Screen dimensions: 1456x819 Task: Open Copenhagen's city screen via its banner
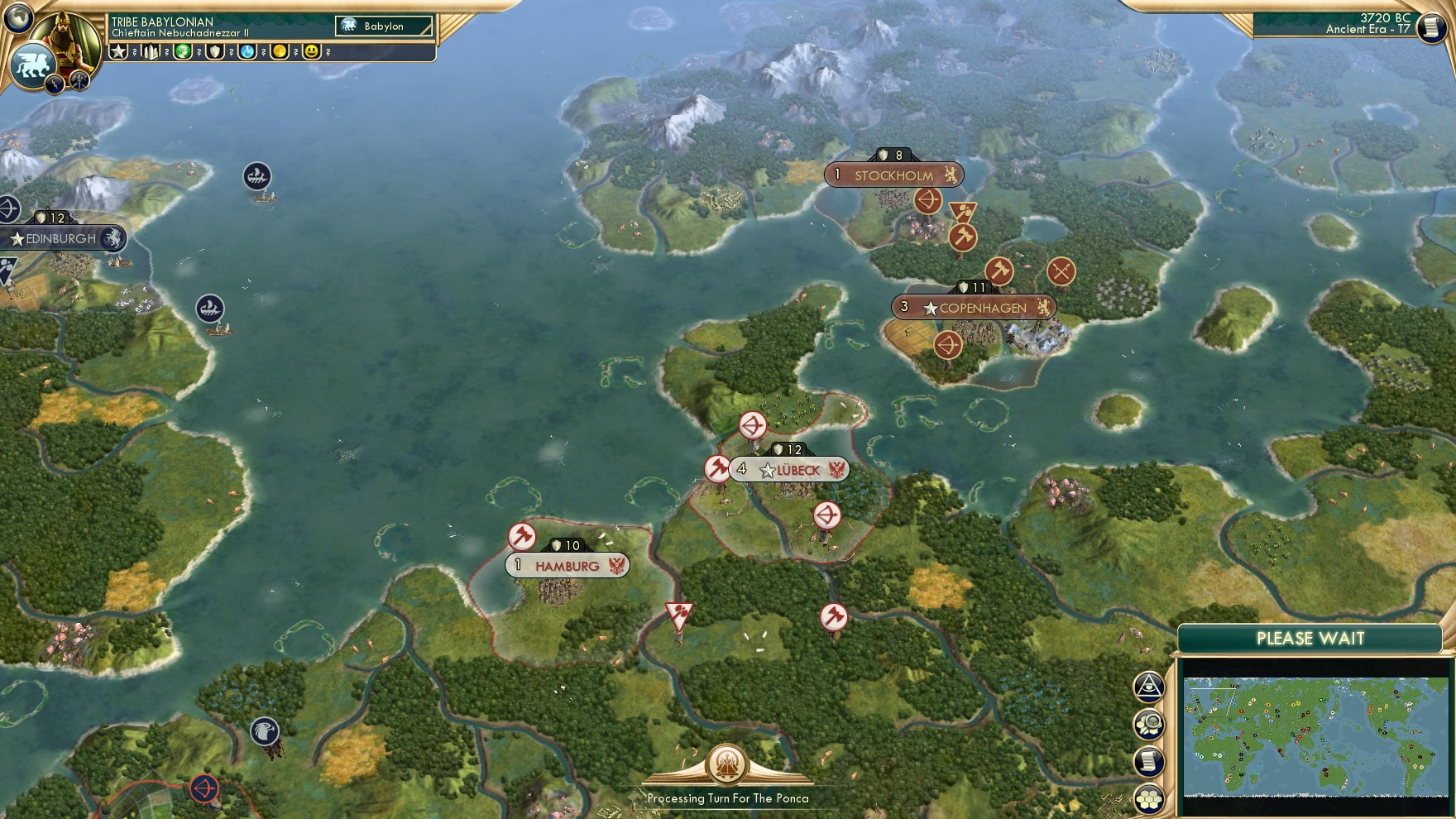972,307
